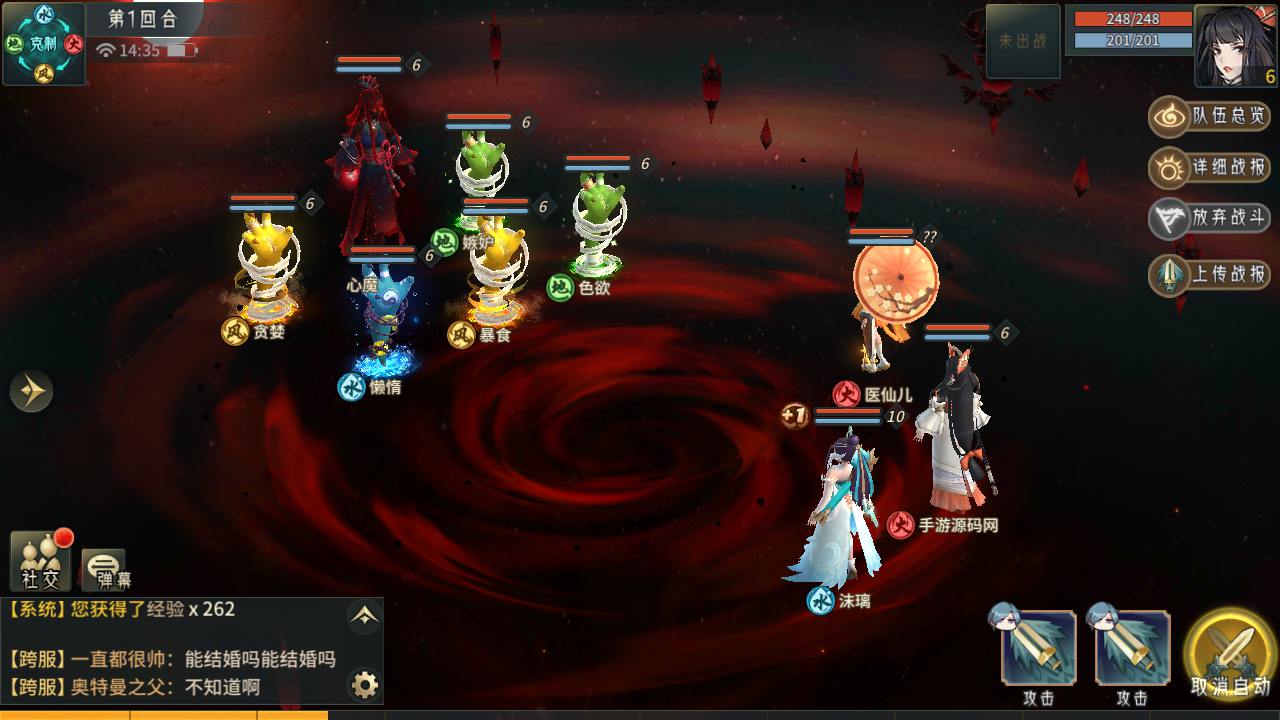Target the enemy unit 心魔
Viewport: 1280px width, 720px height.
coord(366,175)
